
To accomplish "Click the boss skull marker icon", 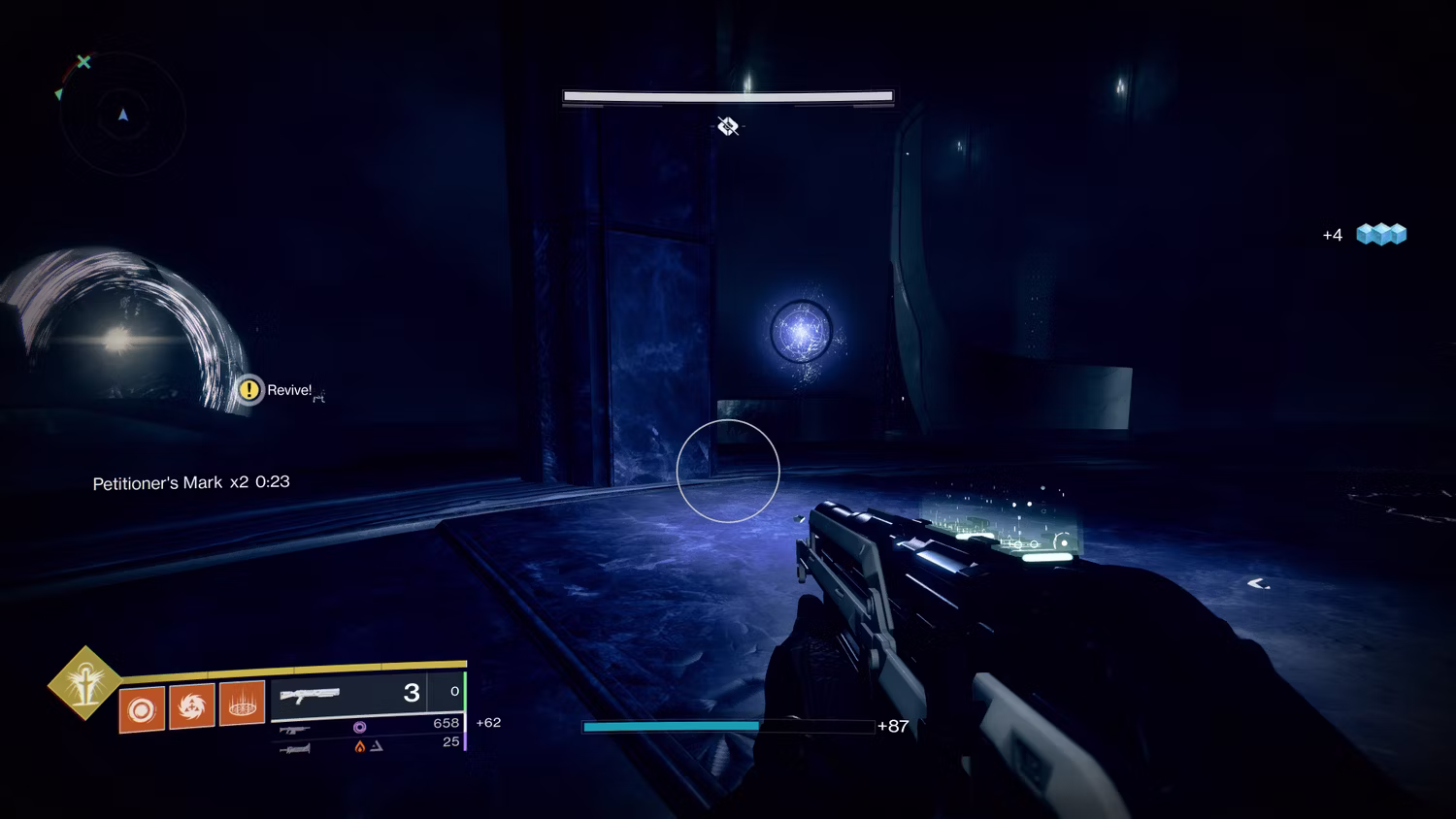I will click(x=728, y=126).
